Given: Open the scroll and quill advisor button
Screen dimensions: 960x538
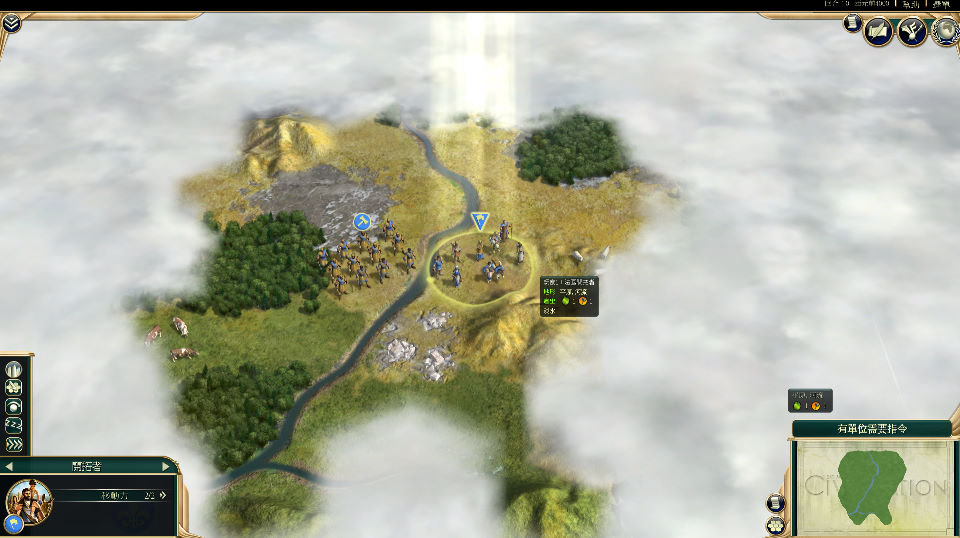Looking at the screenshot, I should pos(877,32).
